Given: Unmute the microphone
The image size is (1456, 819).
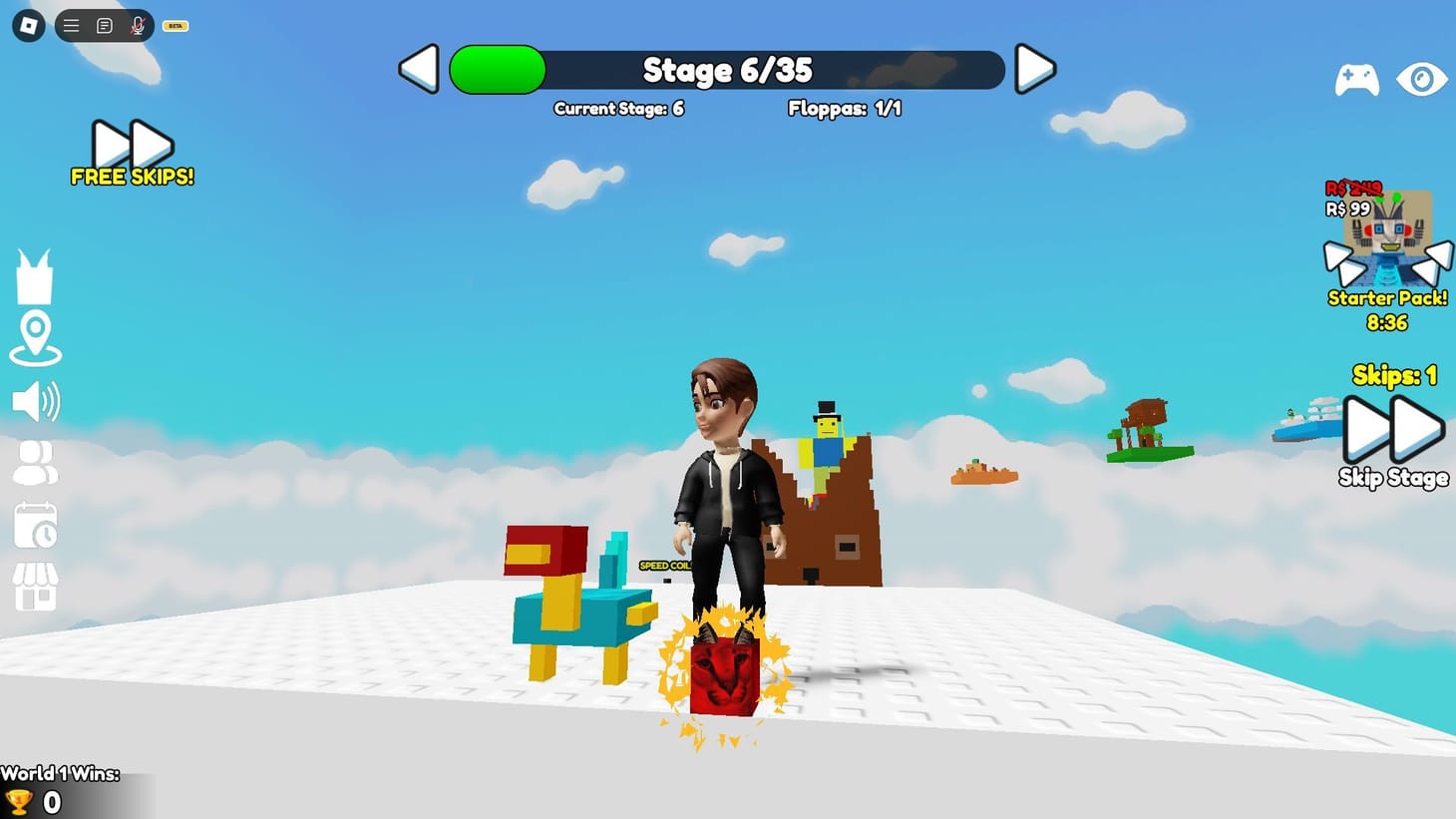Looking at the screenshot, I should 136,25.
